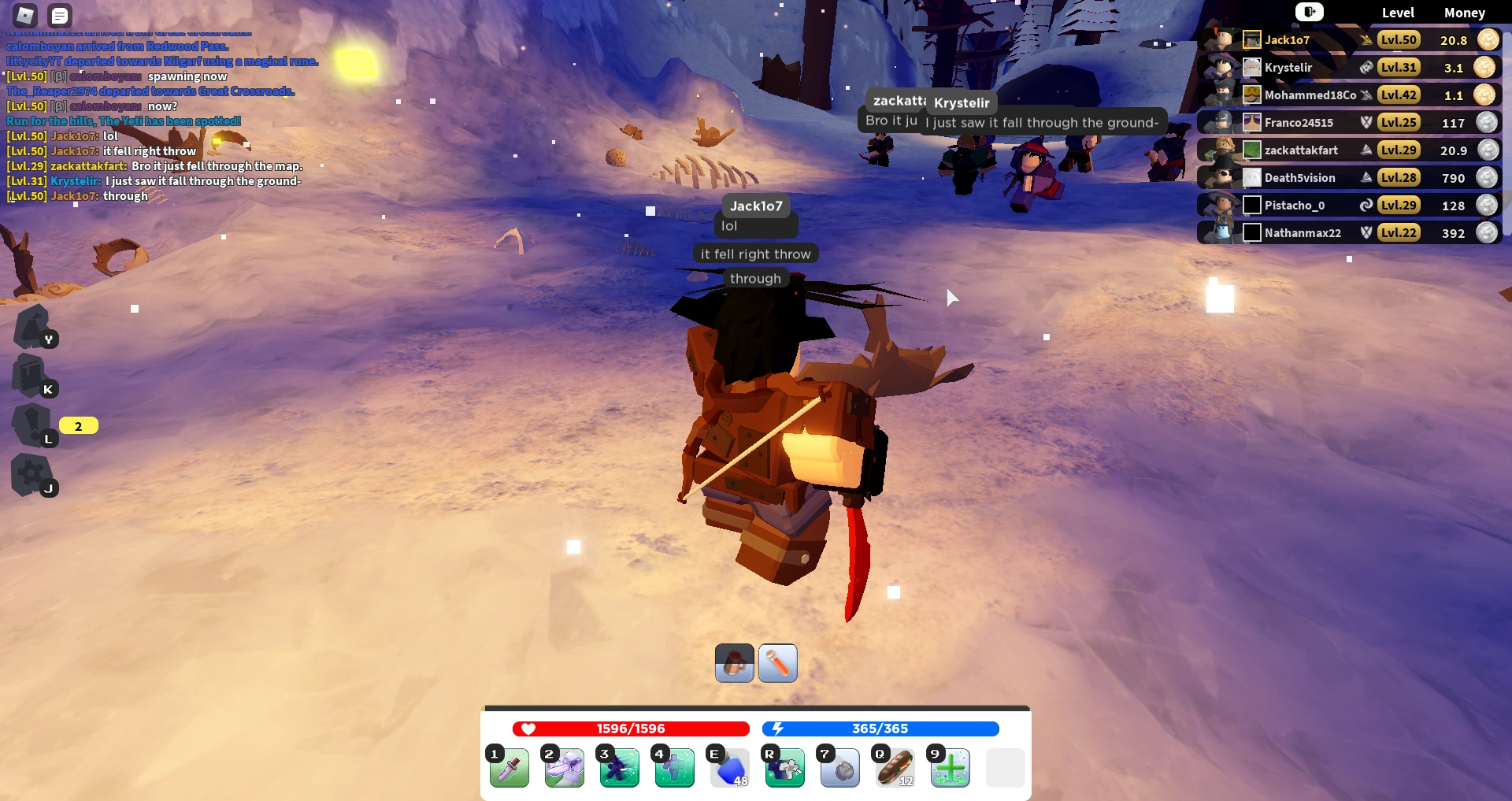Select the dagger in hotbar slot 1
The width and height of the screenshot is (1512, 801).
click(509, 768)
